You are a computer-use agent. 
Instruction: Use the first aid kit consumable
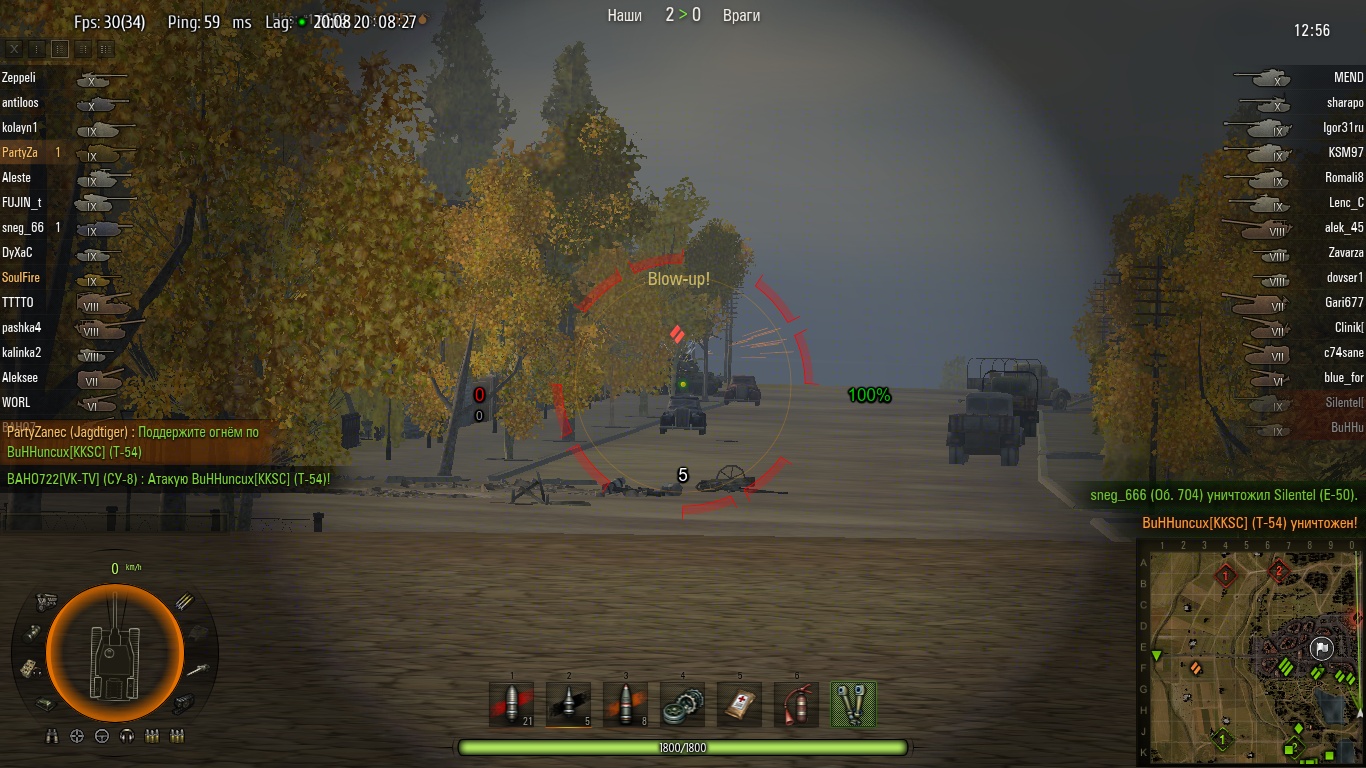[739, 704]
